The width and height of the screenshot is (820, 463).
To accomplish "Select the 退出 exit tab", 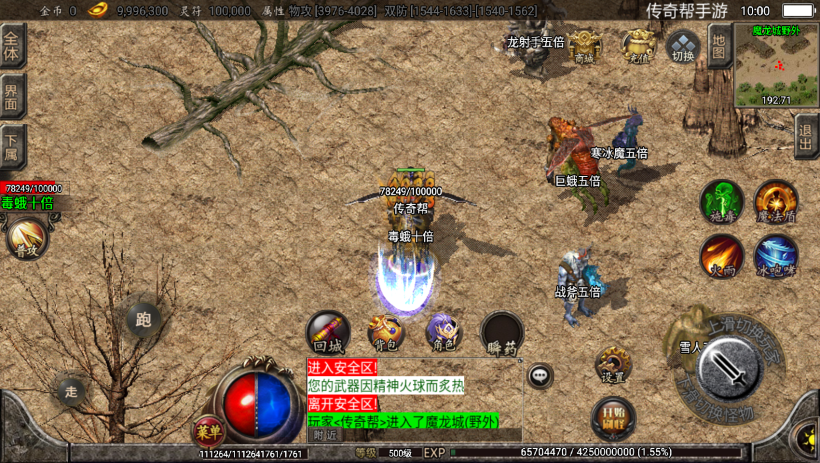I will tap(806, 135).
